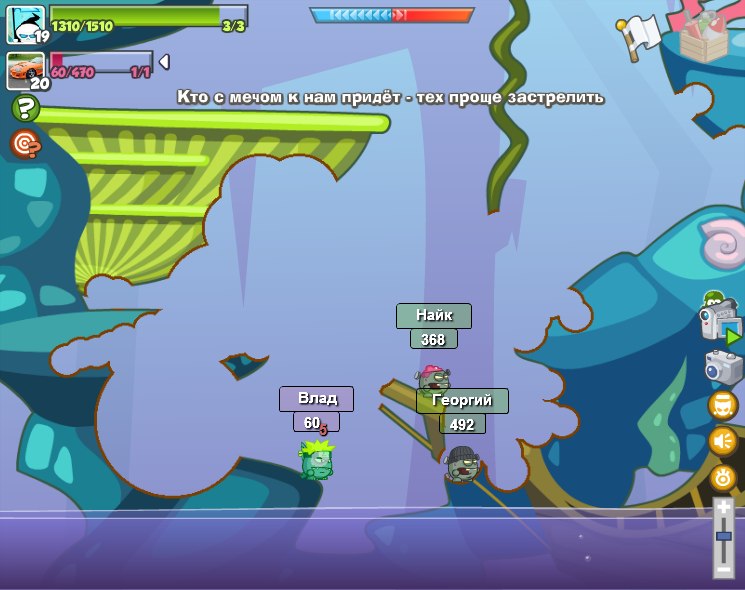Click the white arrow beside the pink health bar
745x590 pixels.
tap(164, 62)
